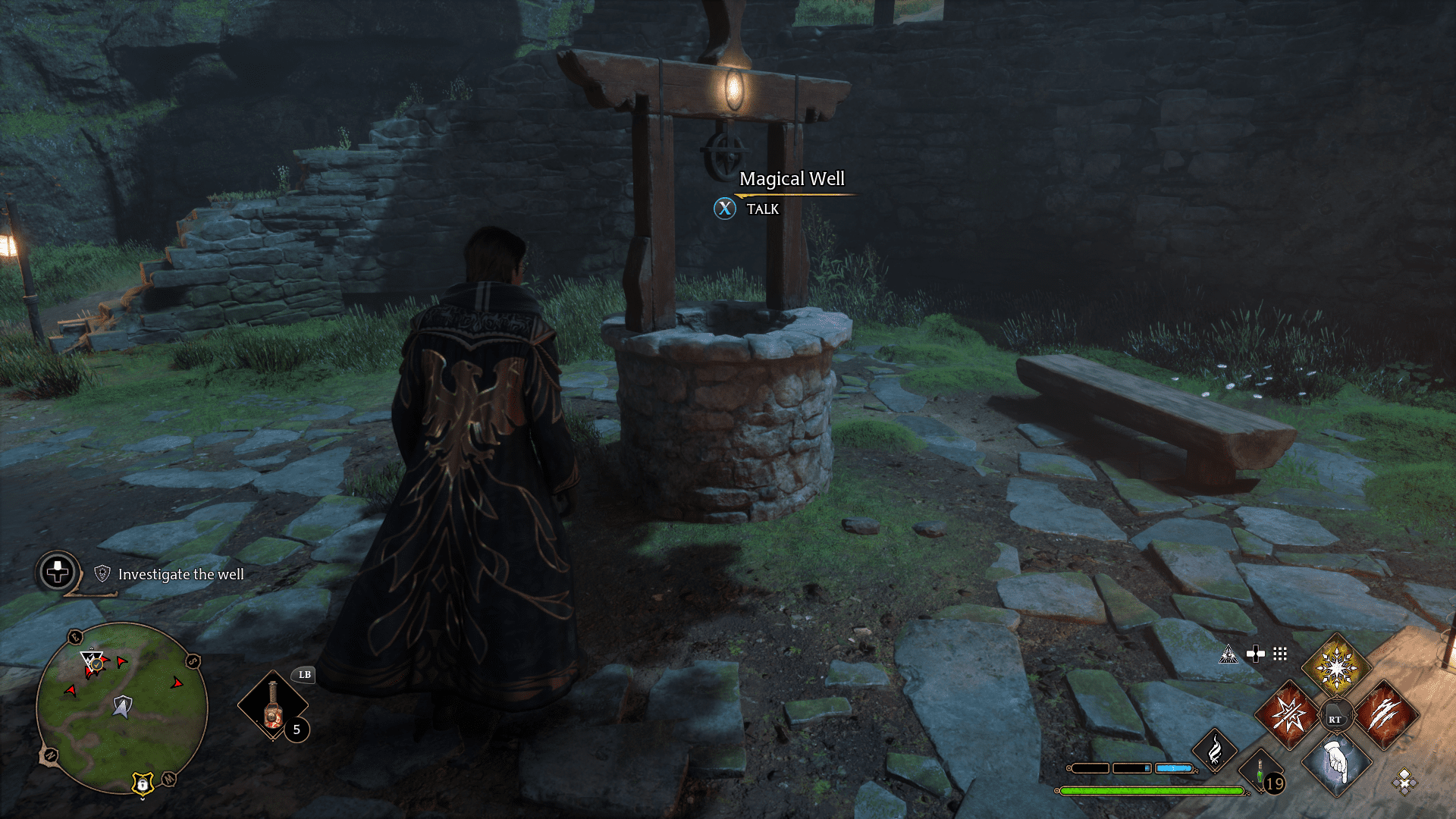Choose the pointing gloved hand spell slot
The width and height of the screenshot is (1456, 819).
[x=1336, y=763]
